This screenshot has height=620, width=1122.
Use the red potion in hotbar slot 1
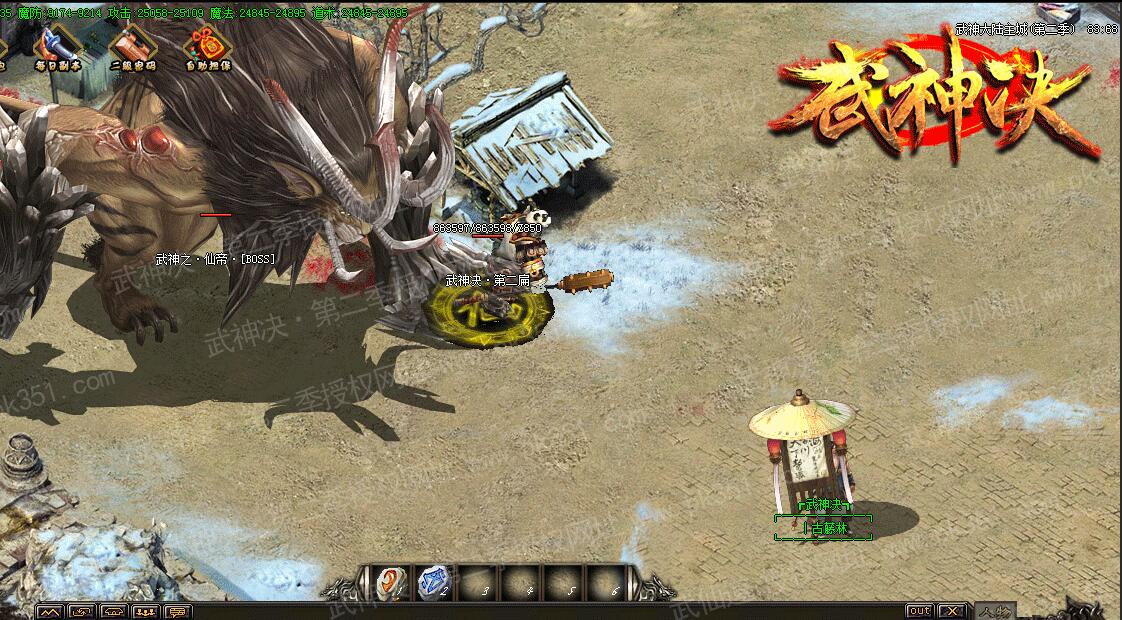point(388,582)
